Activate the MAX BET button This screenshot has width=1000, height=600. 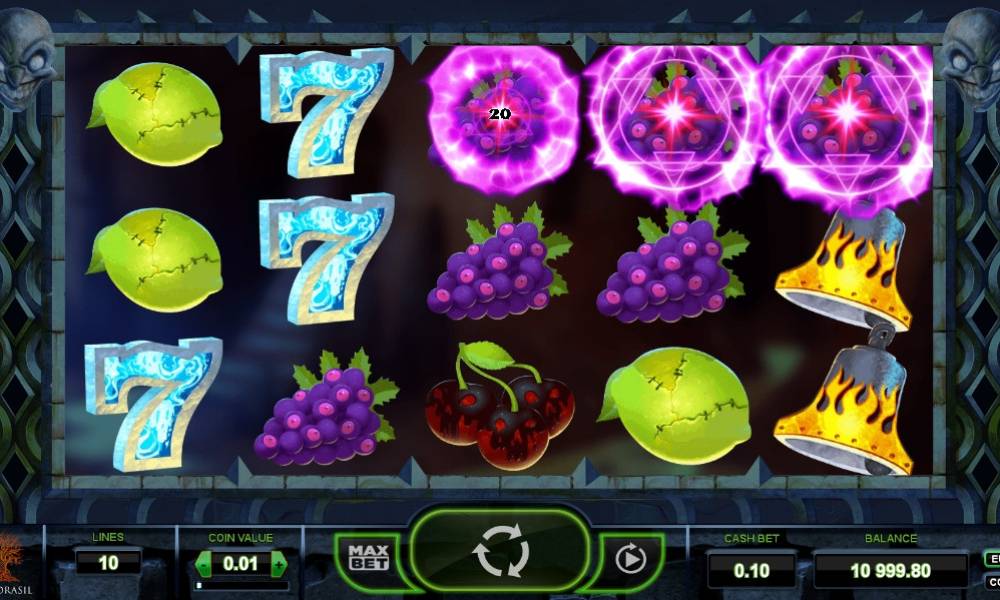[367, 557]
